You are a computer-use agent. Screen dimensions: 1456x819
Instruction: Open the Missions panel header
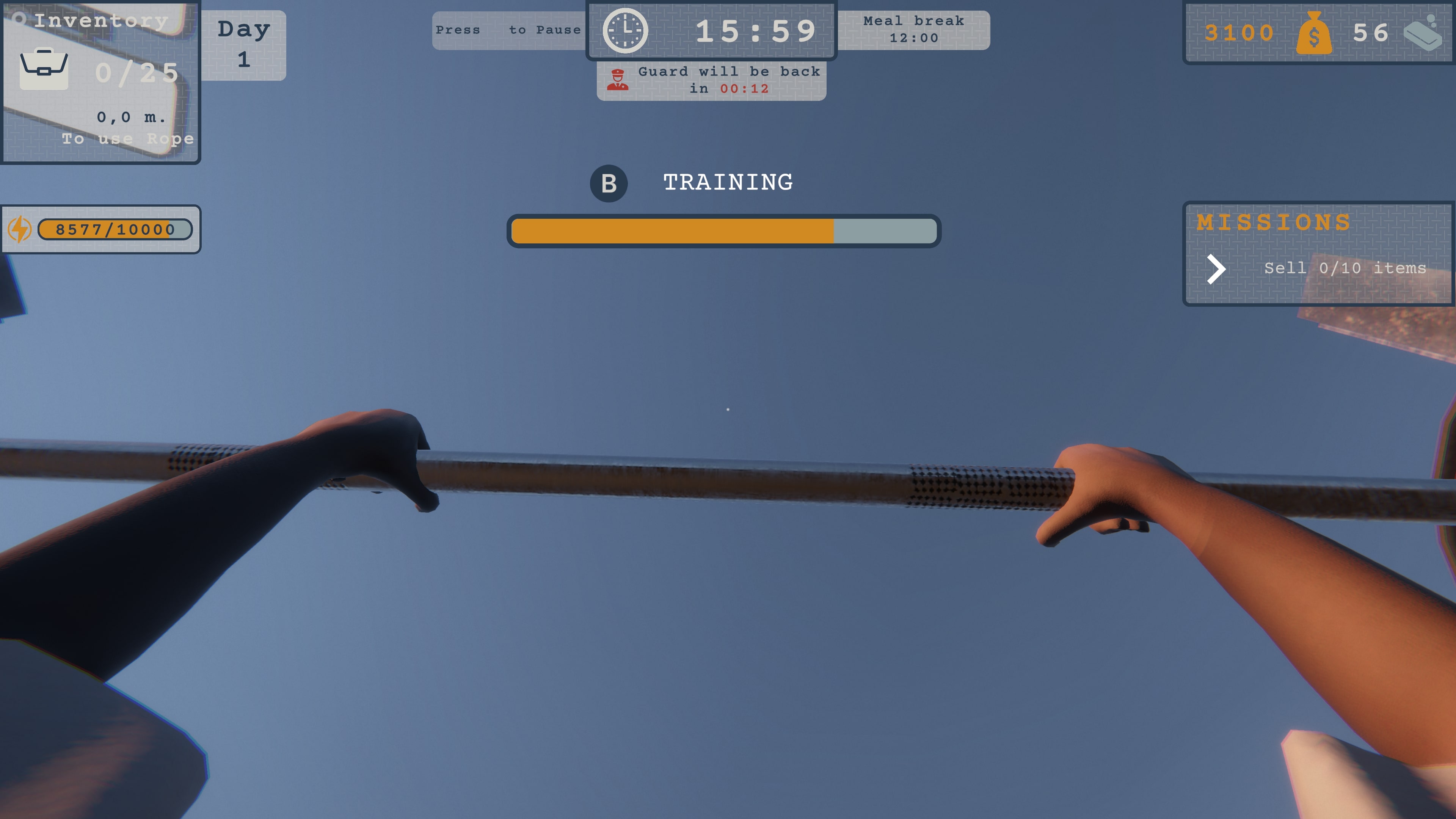pyautogui.click(x=1273, y=222)
